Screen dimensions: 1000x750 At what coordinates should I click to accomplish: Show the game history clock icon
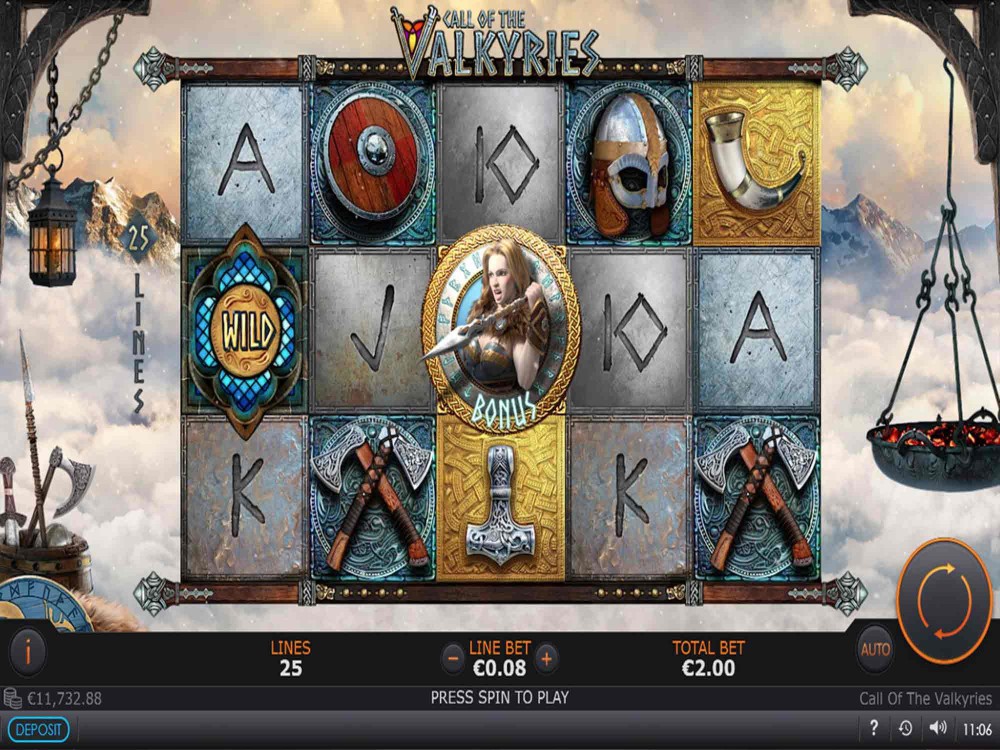(x=905, y=728)
